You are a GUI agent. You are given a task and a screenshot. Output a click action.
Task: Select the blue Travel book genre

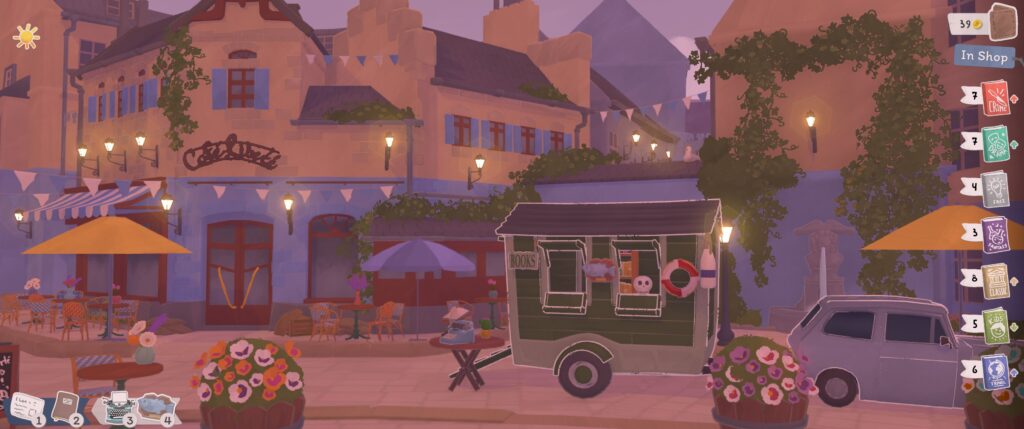click(995, 371)
